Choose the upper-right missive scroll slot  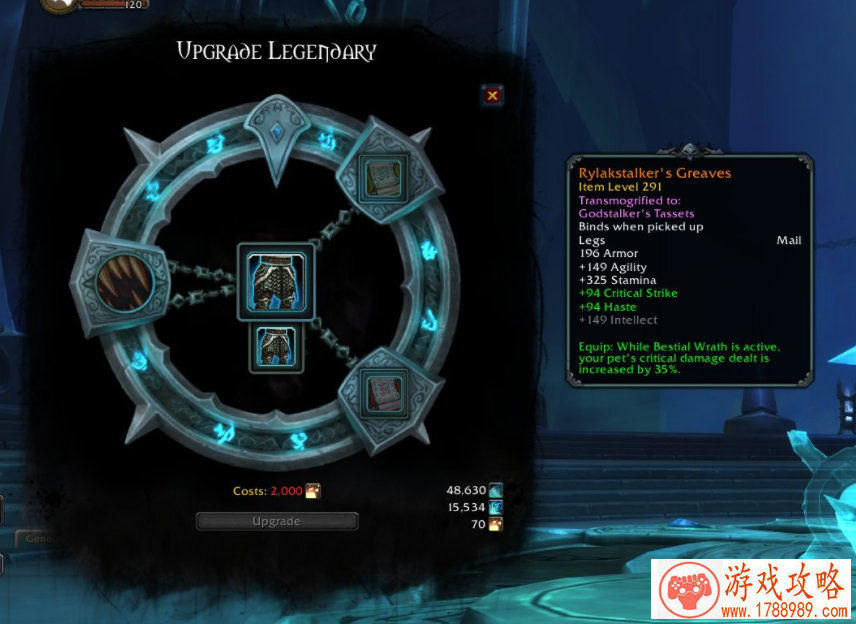click(x=384, y=176)
